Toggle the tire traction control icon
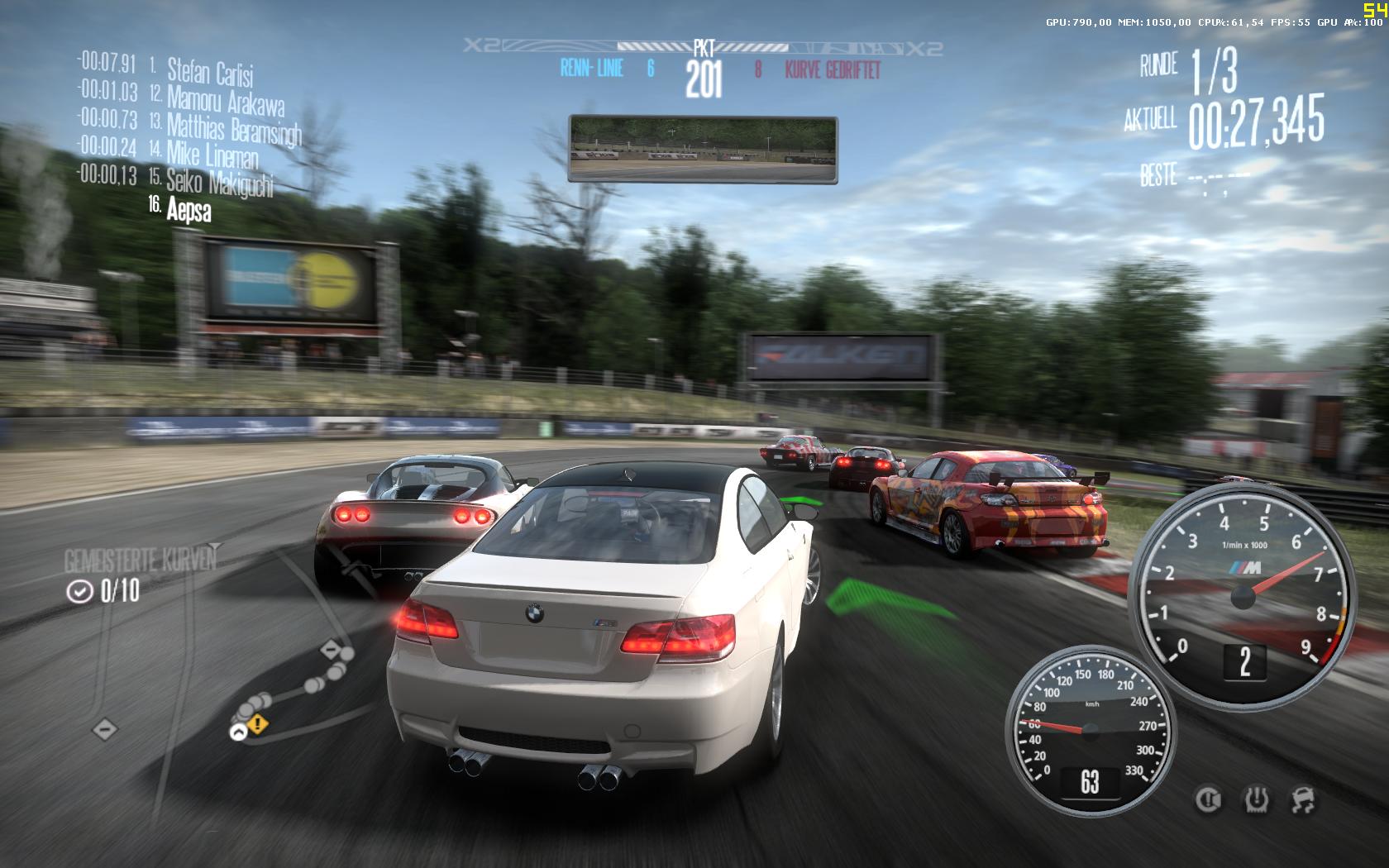 click(x=1256, y=799)
